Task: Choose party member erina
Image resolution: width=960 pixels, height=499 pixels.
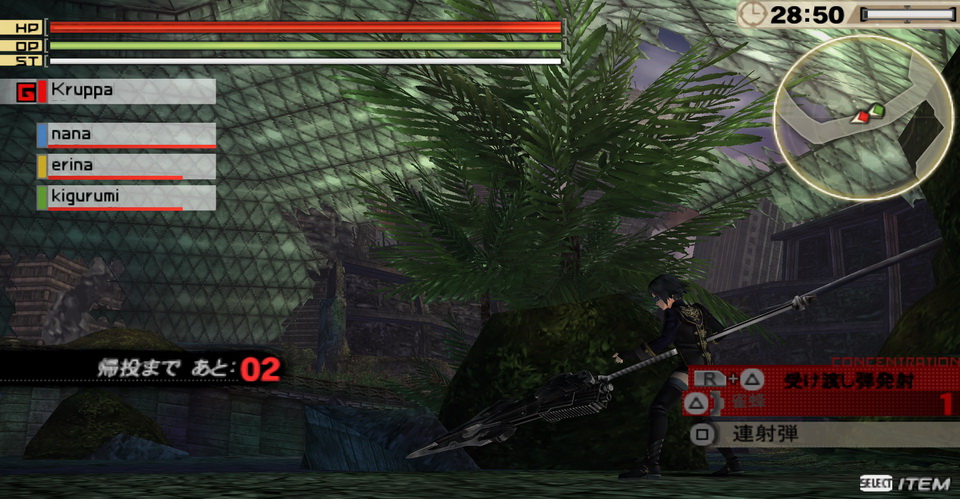Action: 126,166
